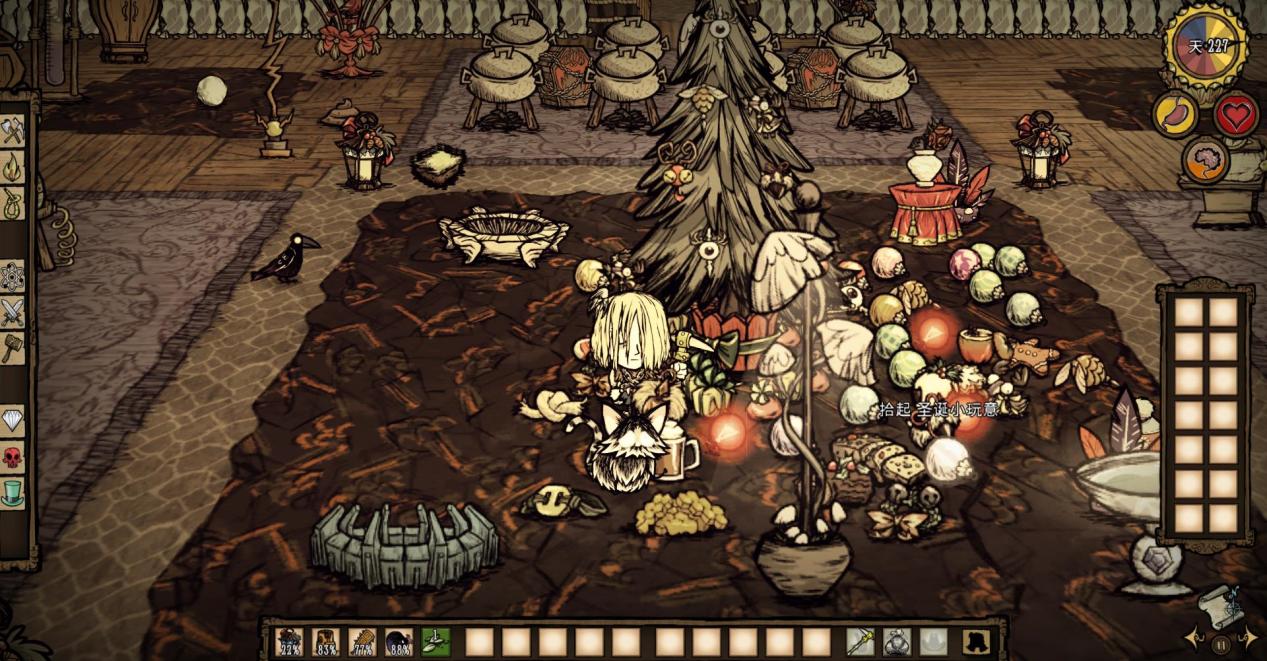Select the rope trap Survival tab

(12, 203)
